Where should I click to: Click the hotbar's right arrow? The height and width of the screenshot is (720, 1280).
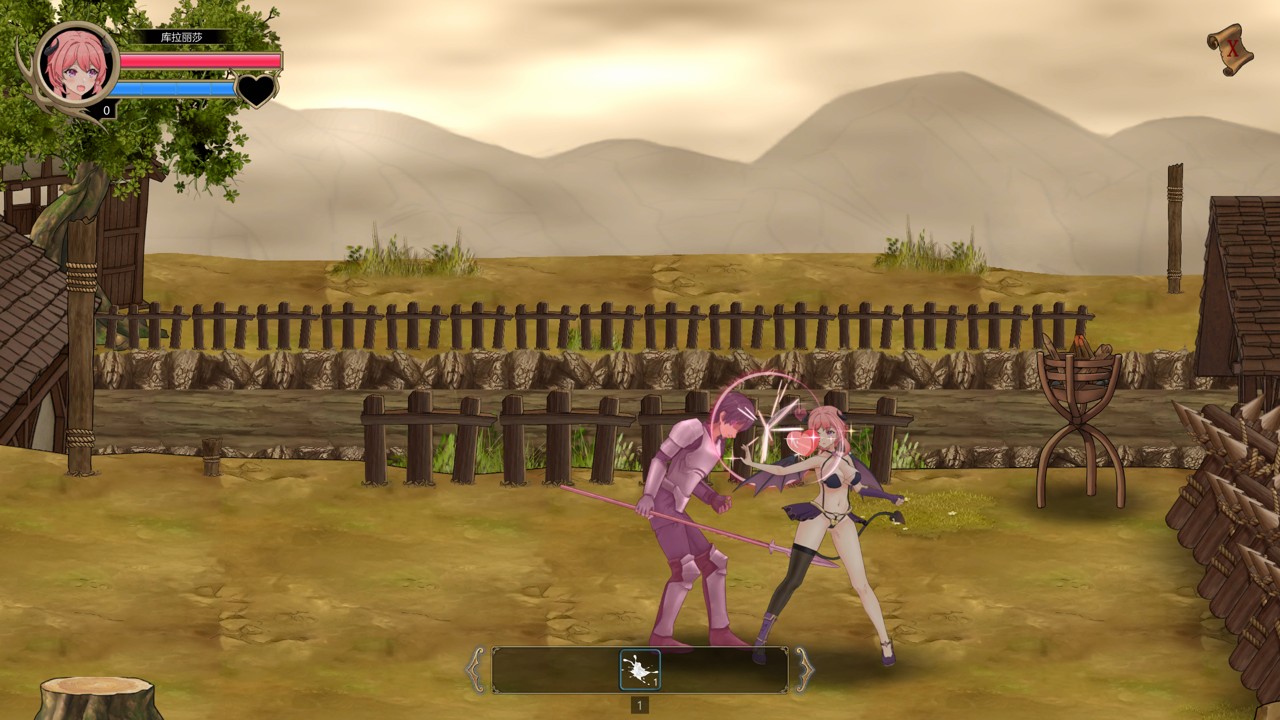coord(804,670)
